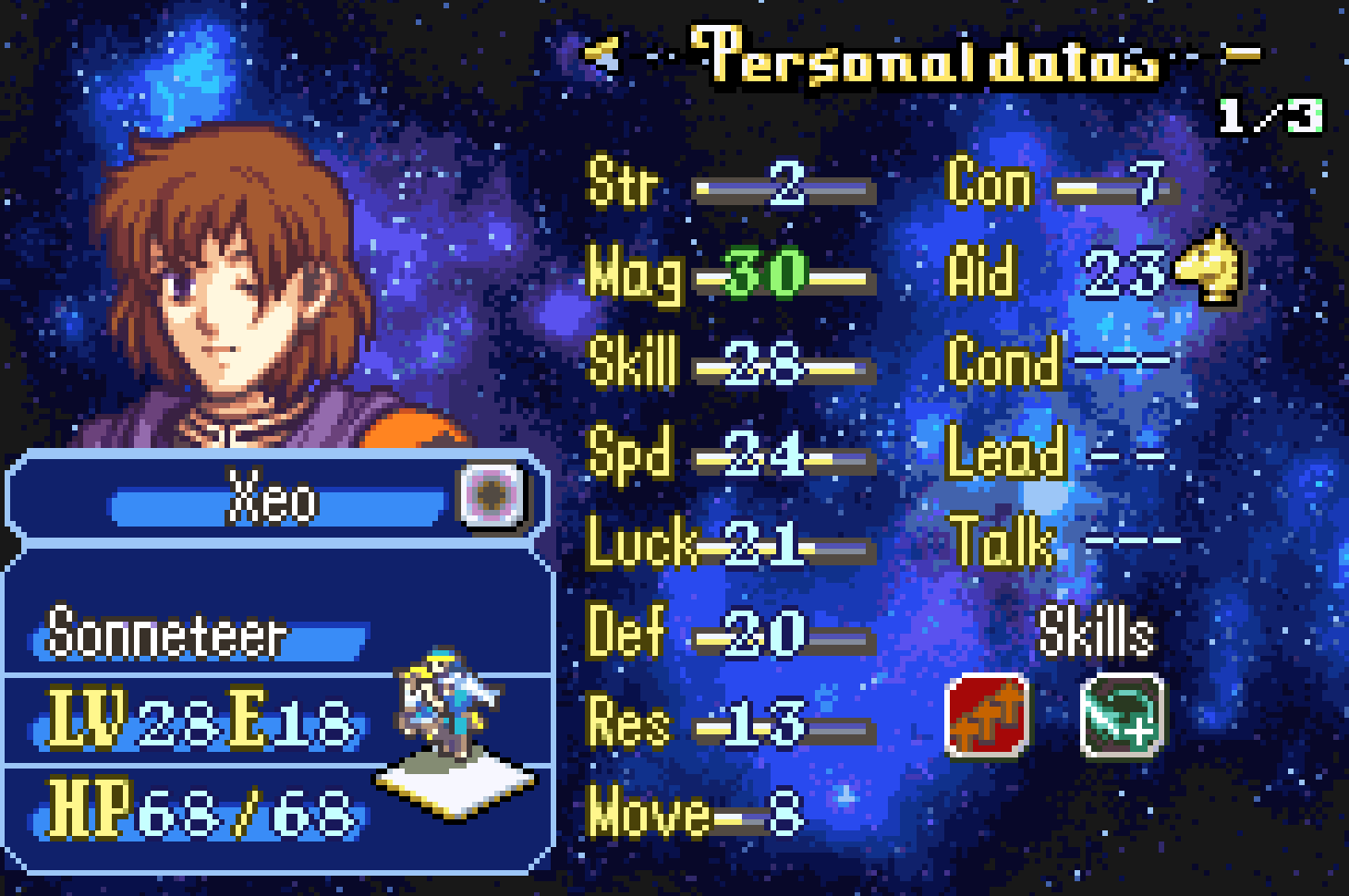1349x896 pixels.
Task: Select the Str stat row
Action: 730,185
